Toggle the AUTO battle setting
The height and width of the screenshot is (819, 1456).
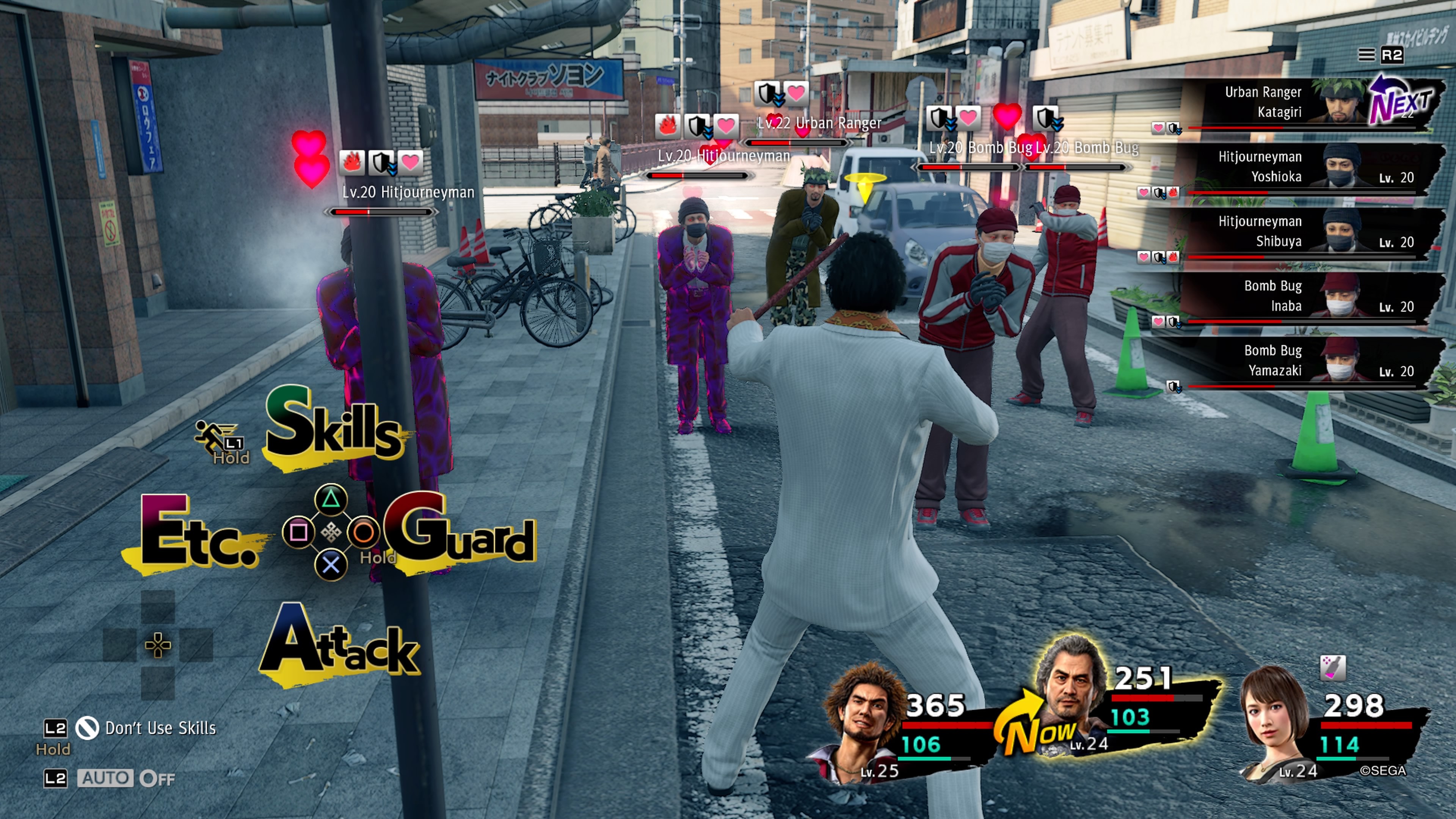tap(105, 778)
